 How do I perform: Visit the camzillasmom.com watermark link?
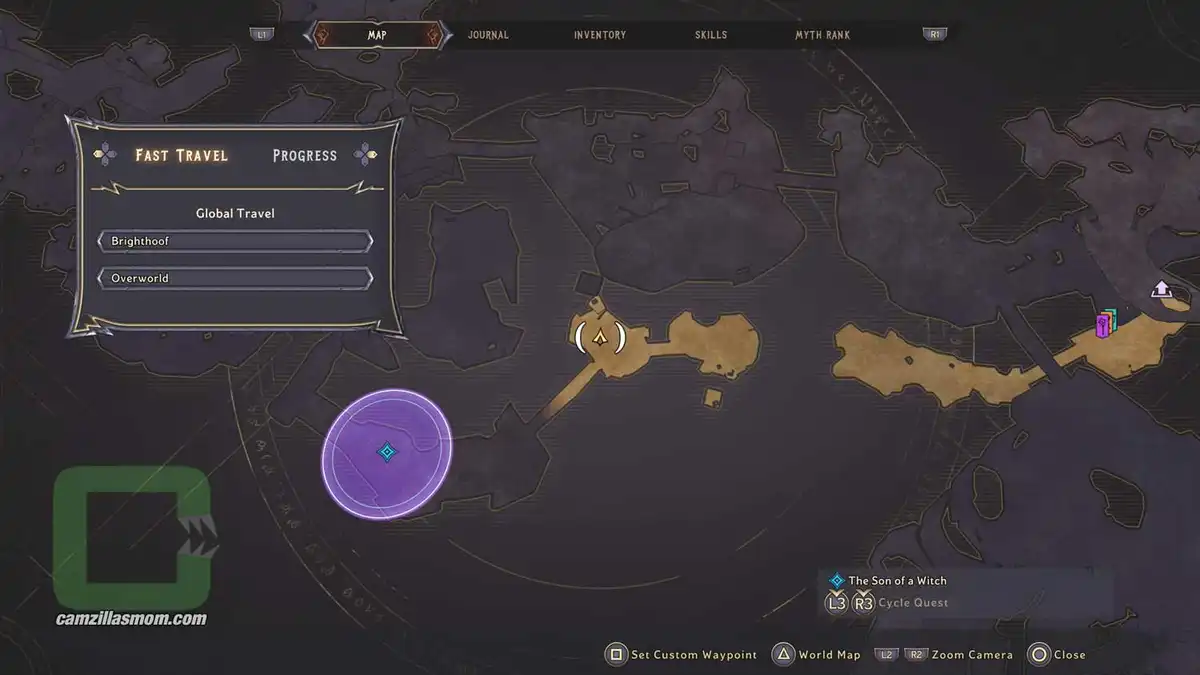131,618
